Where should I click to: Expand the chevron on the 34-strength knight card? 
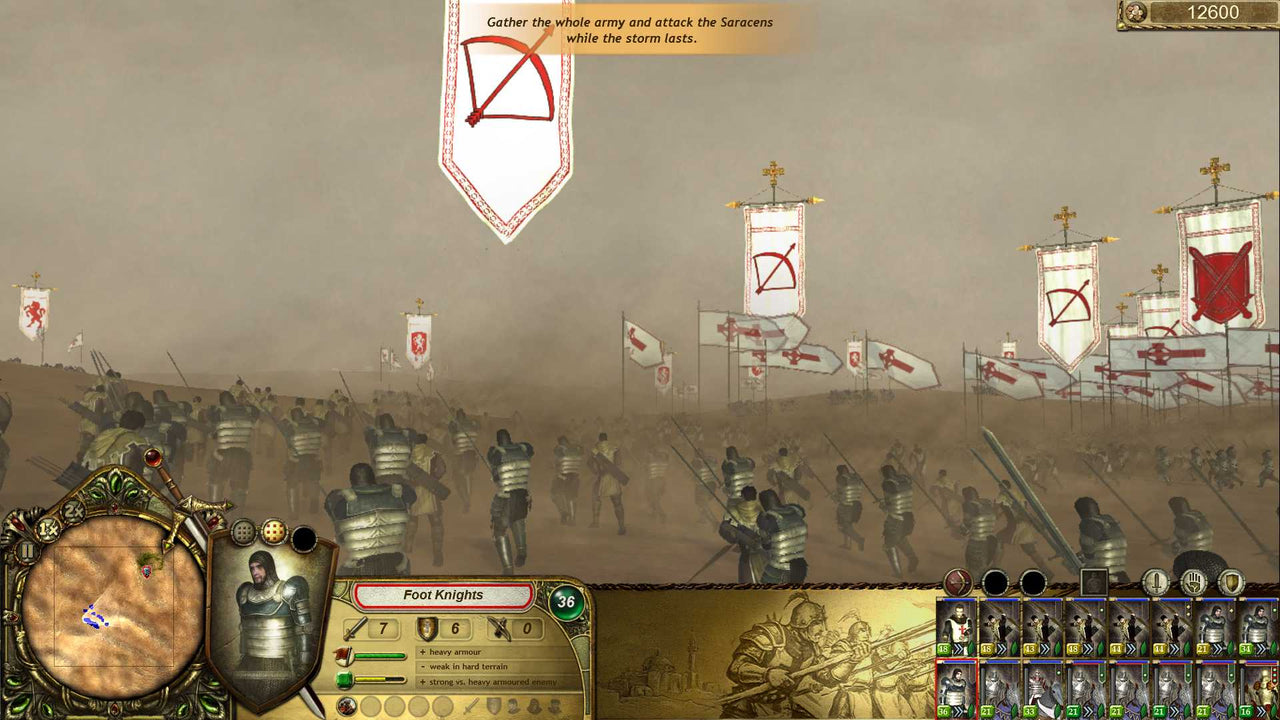coord(1261,648)
